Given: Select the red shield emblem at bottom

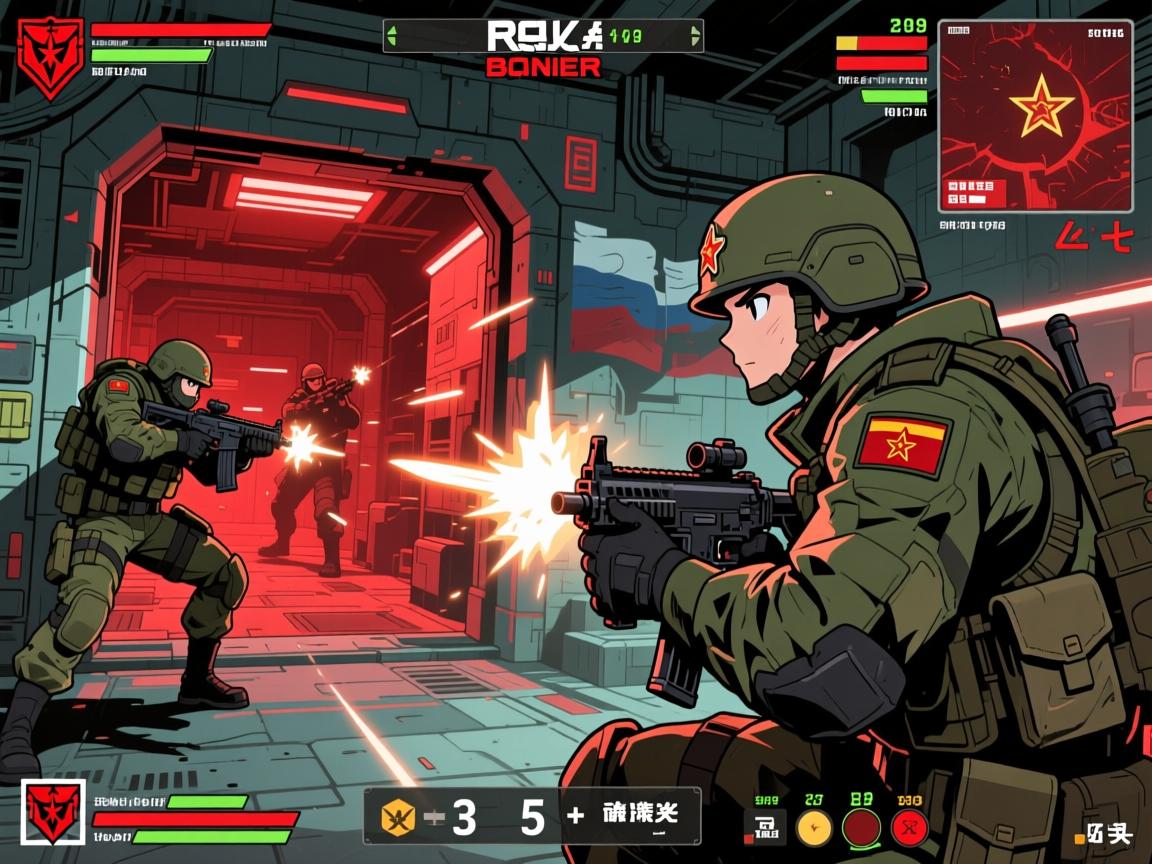Looking at the screenshot, I should click(54, 813).
